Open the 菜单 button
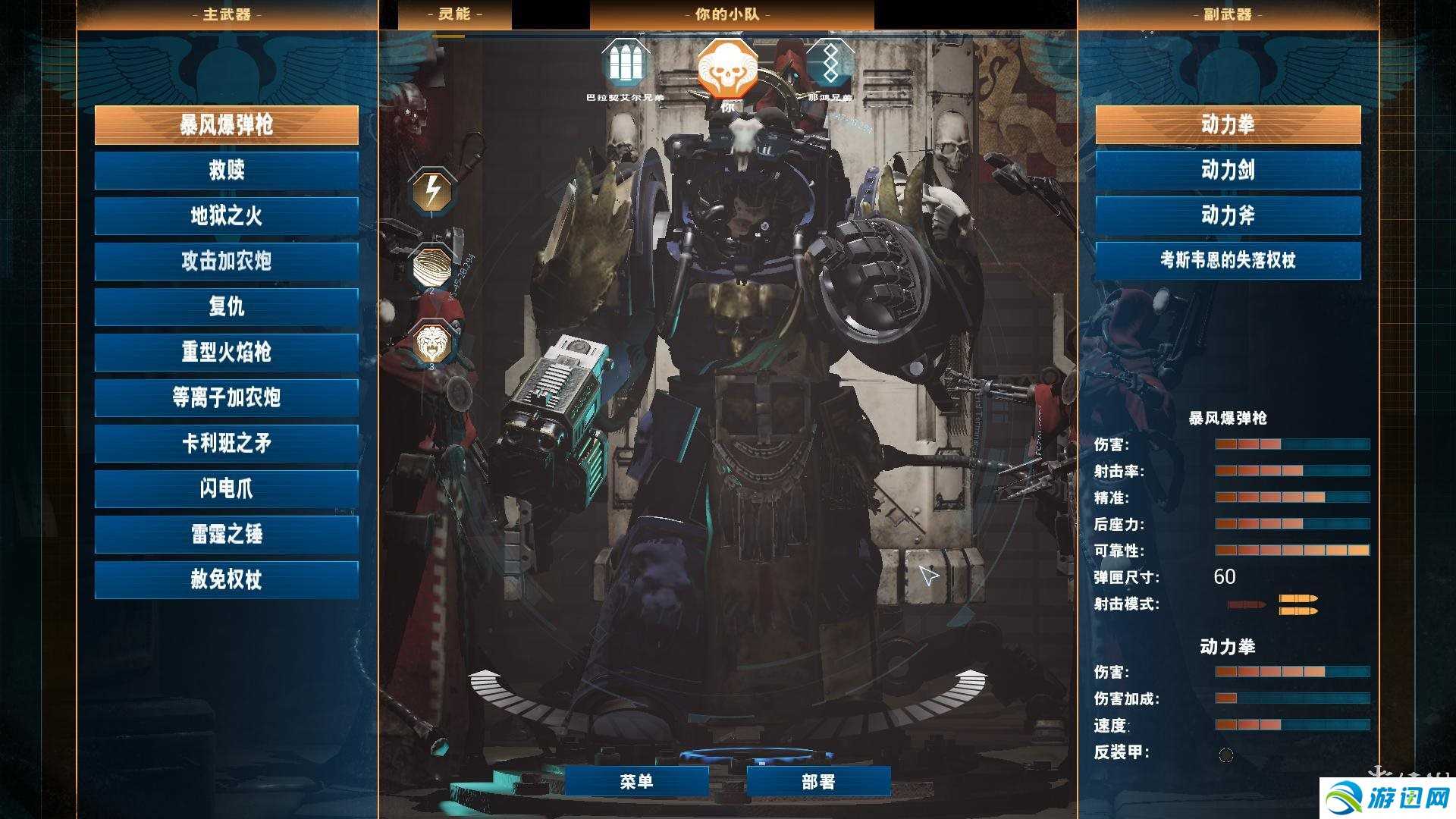The image size is (1456, 819). (x=636, y=782)
